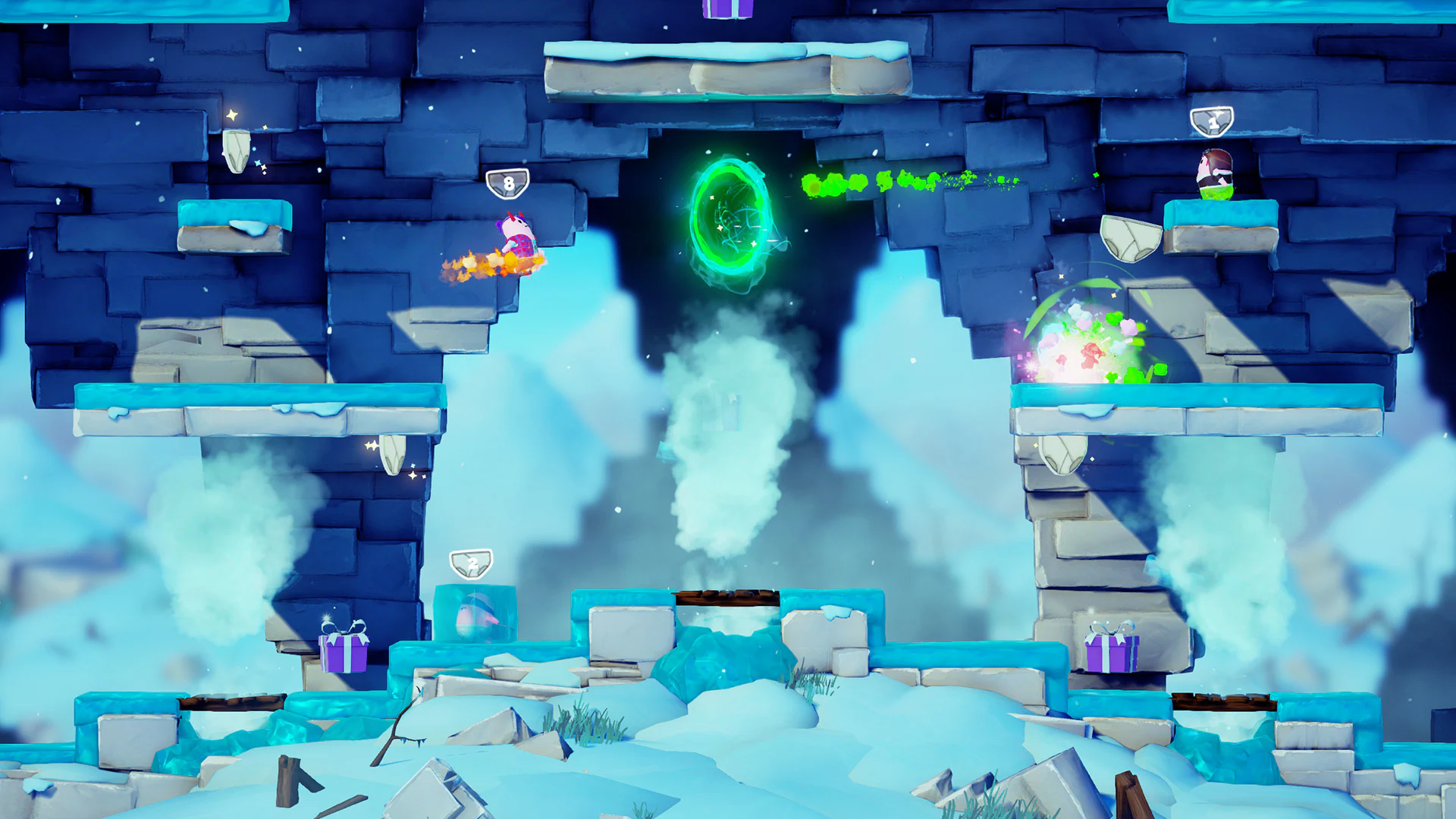Viewport: 1456px width, 819px height.
Task: Click the character standing on the top-right platform
Action: (1213, 173)
